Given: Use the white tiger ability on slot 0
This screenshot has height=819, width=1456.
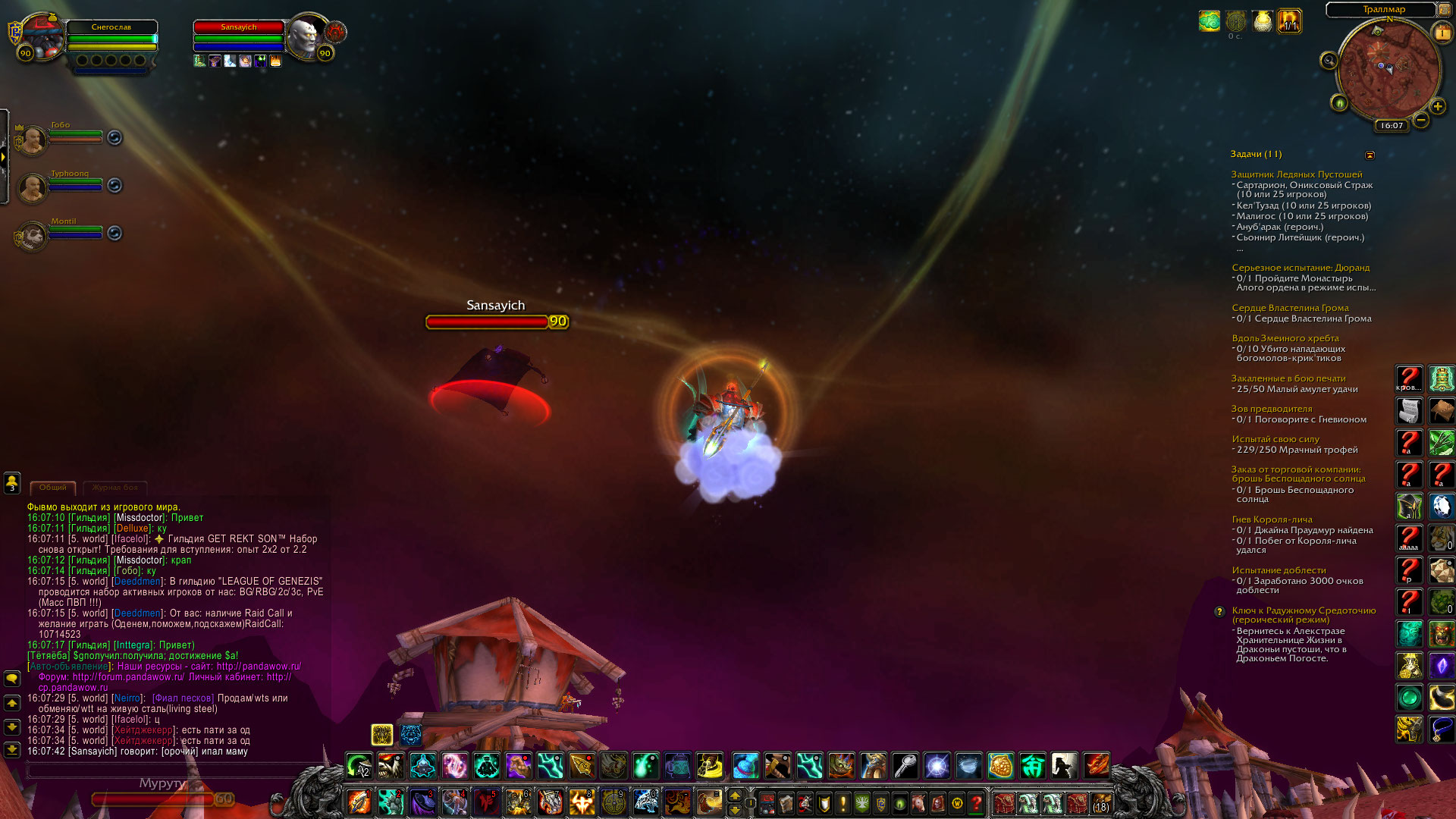Looking at the screenshot, I should pos(645,802).
